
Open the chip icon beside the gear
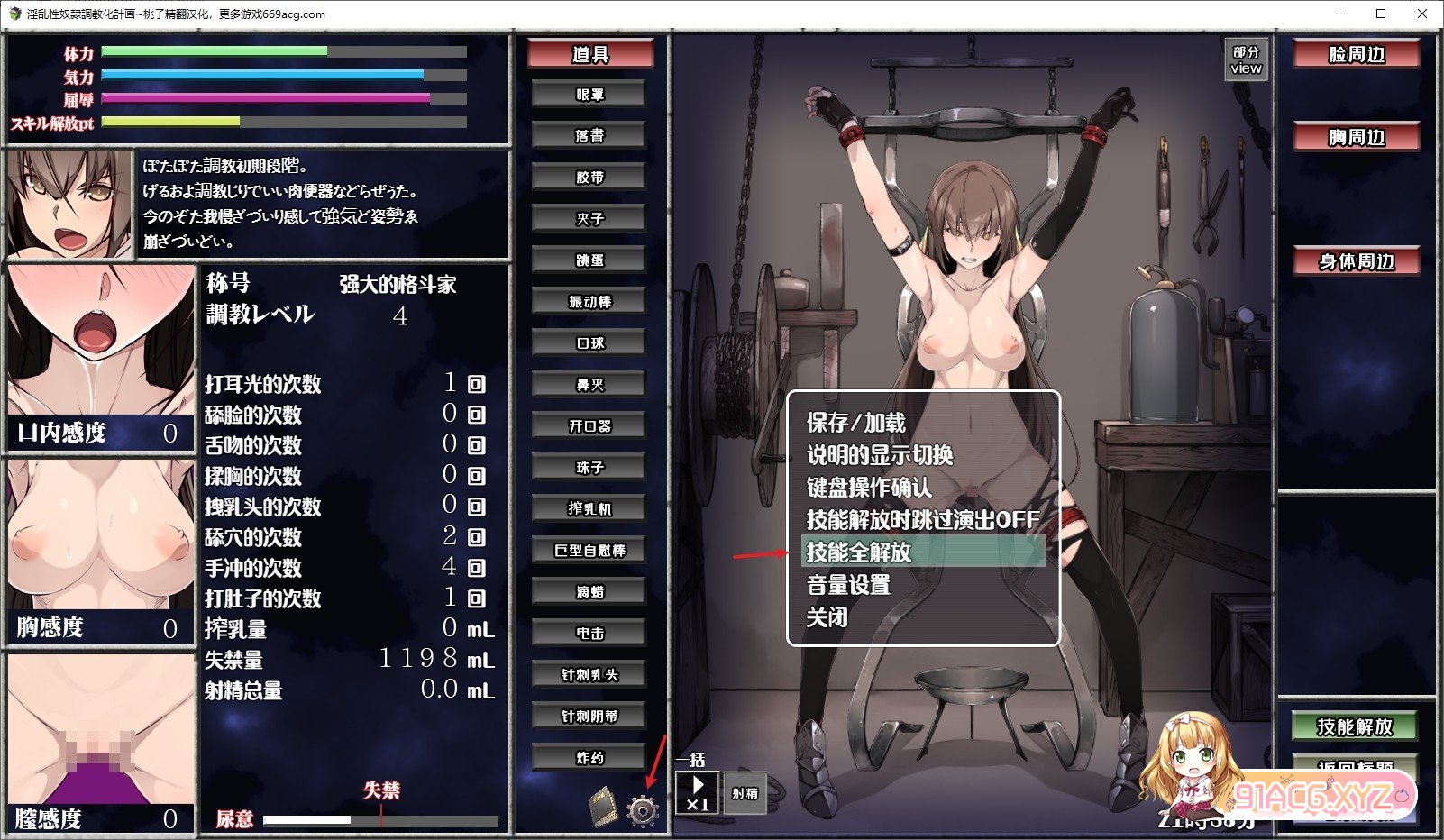pyautogui.click(x=602, y=806)
